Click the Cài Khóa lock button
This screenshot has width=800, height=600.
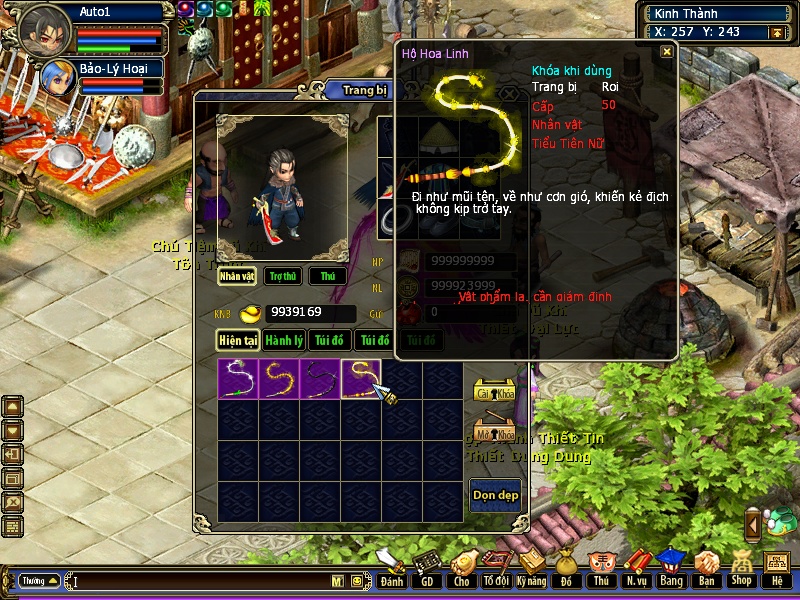[x=494, y=391]
